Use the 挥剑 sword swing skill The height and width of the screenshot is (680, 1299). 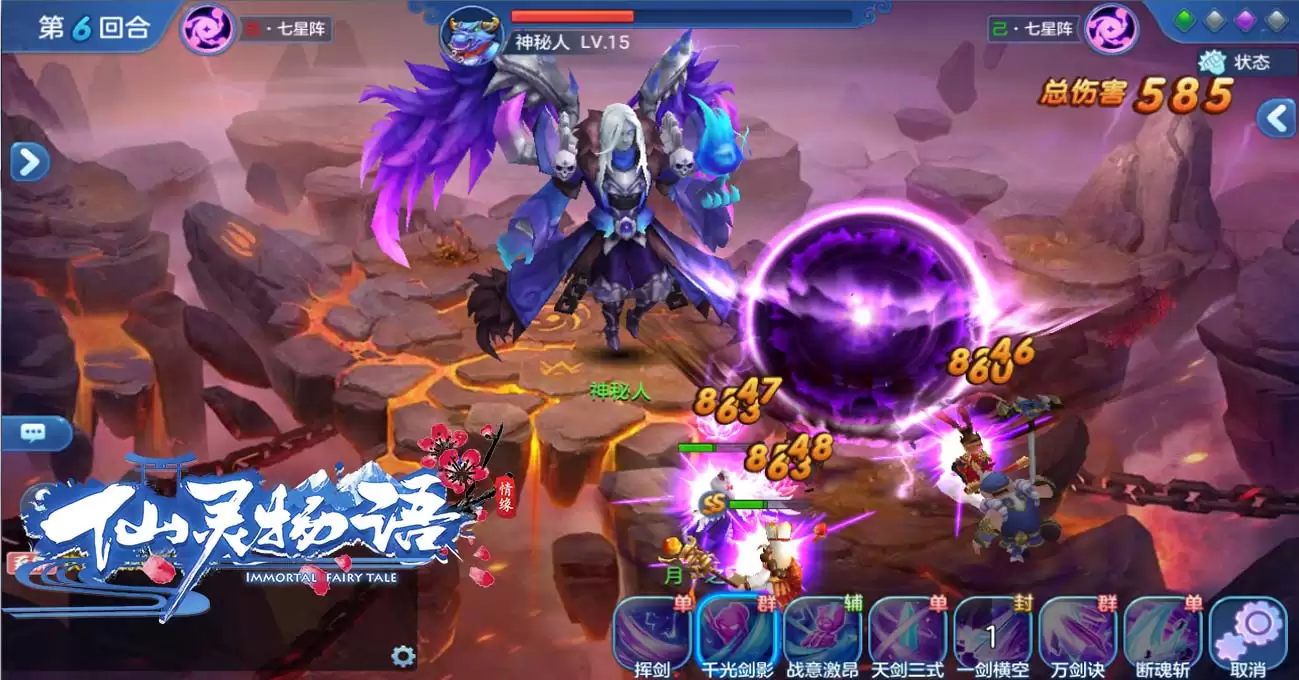(652, 634)
